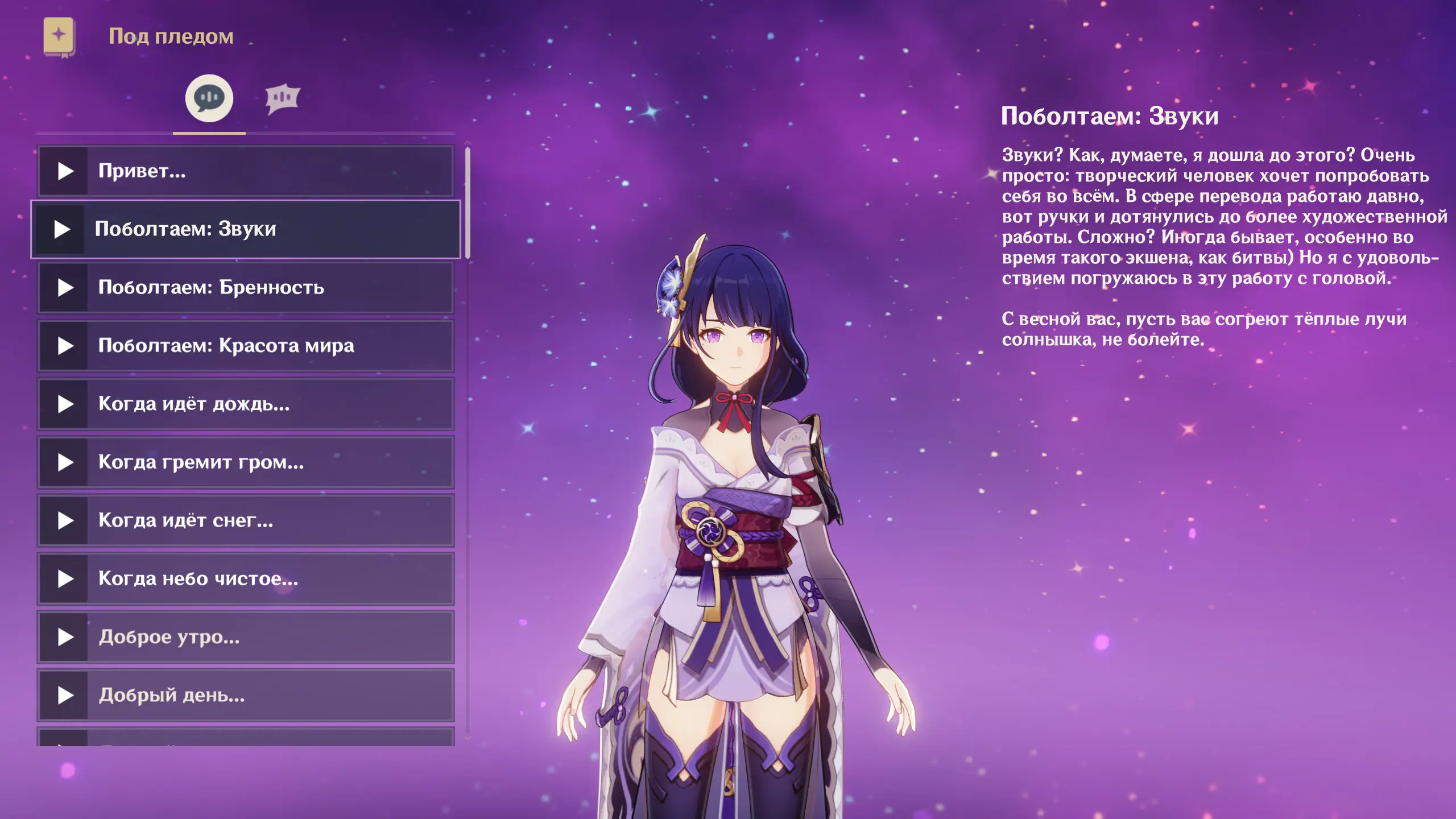The image size is (1456, 819).
Task: Play "Доброе утро..." voice line
Action: click(65, 638)
